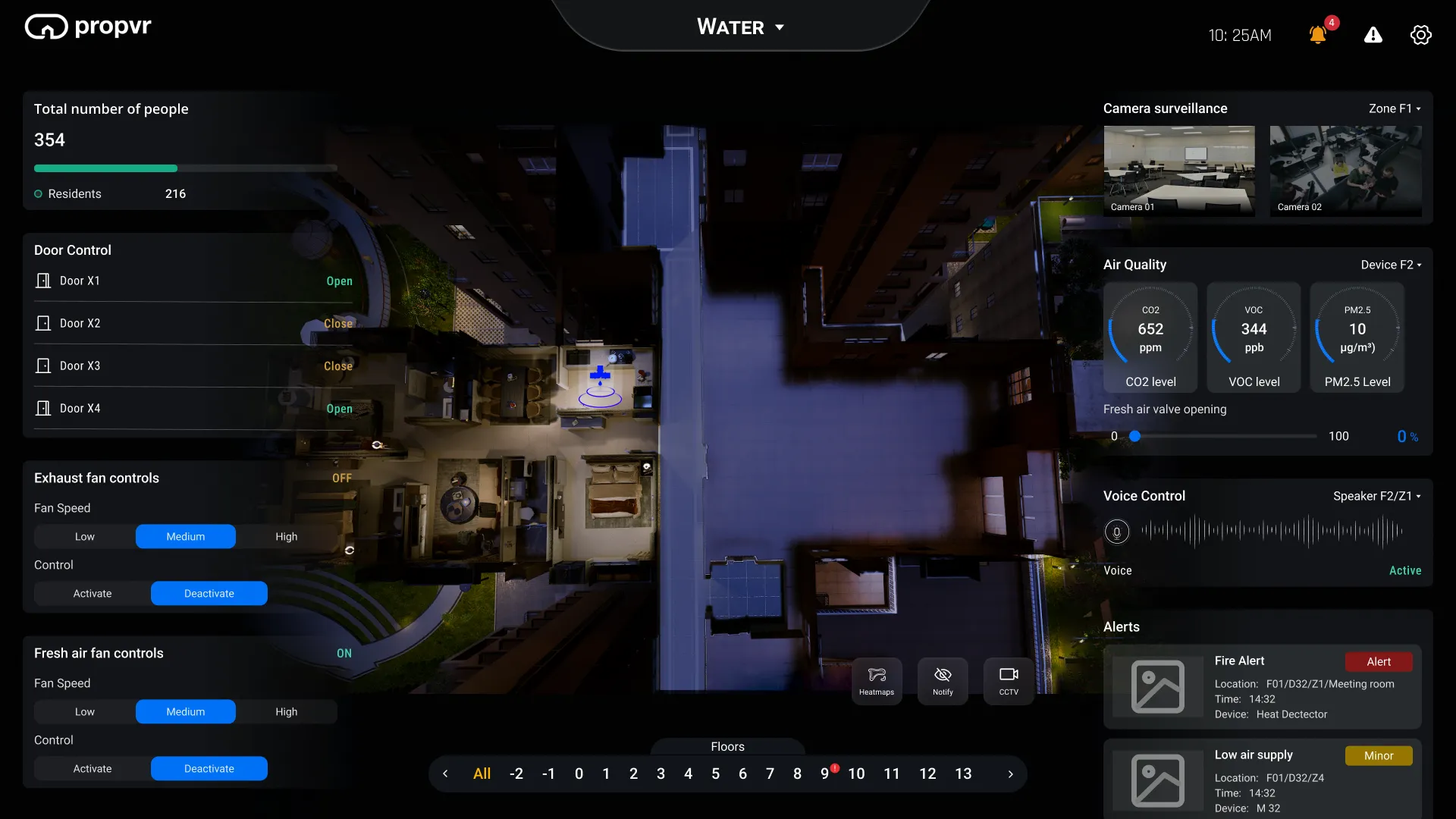Adjust the fresh air valve opening slider
Viewport: 1456px width, 819px height.
[x=1134, y=436]
